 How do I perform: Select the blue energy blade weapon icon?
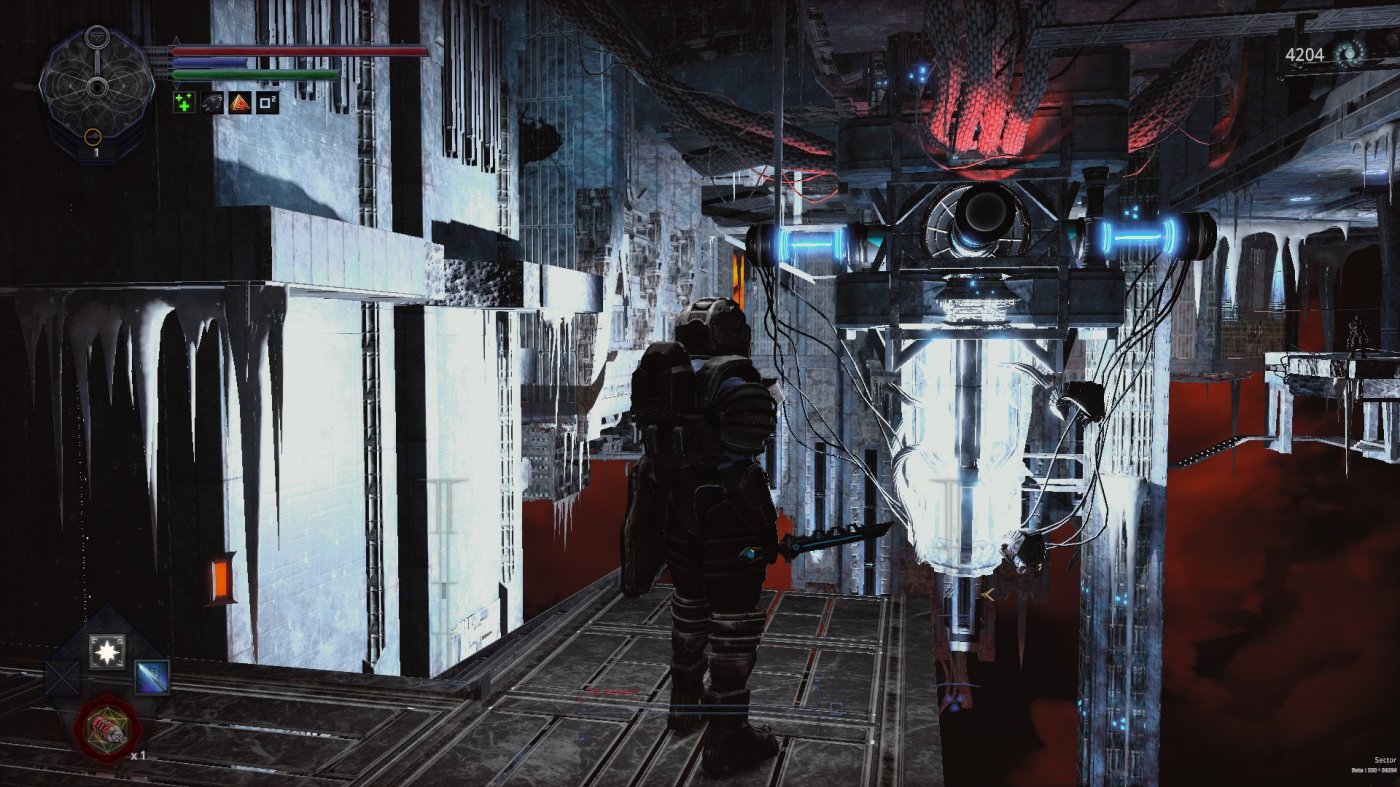pos(152,677)
